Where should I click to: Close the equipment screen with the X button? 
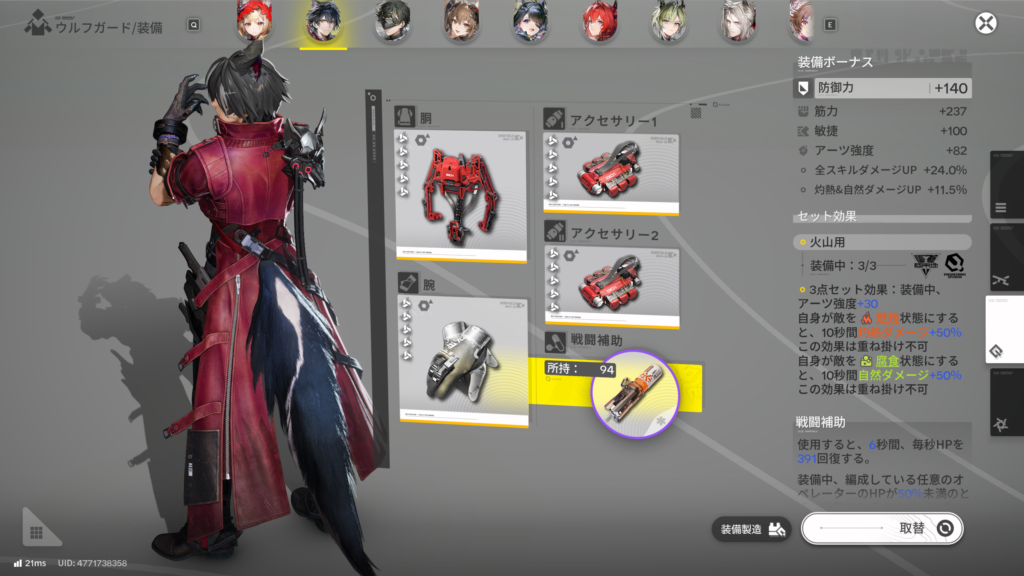click(986, 24)
